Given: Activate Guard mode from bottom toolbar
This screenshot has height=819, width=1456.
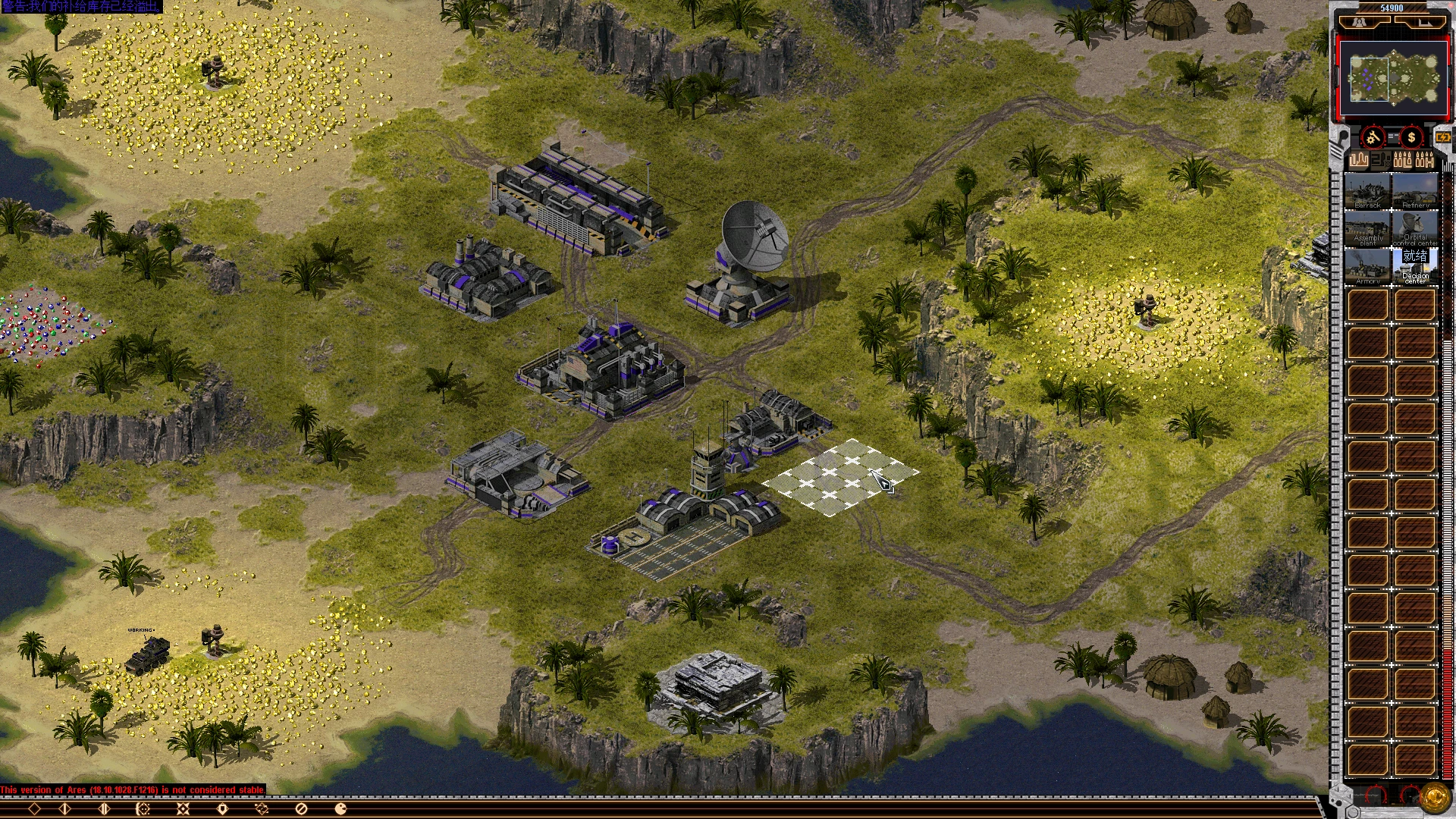Looking at the screenshot, I should [x=221, y=808].
